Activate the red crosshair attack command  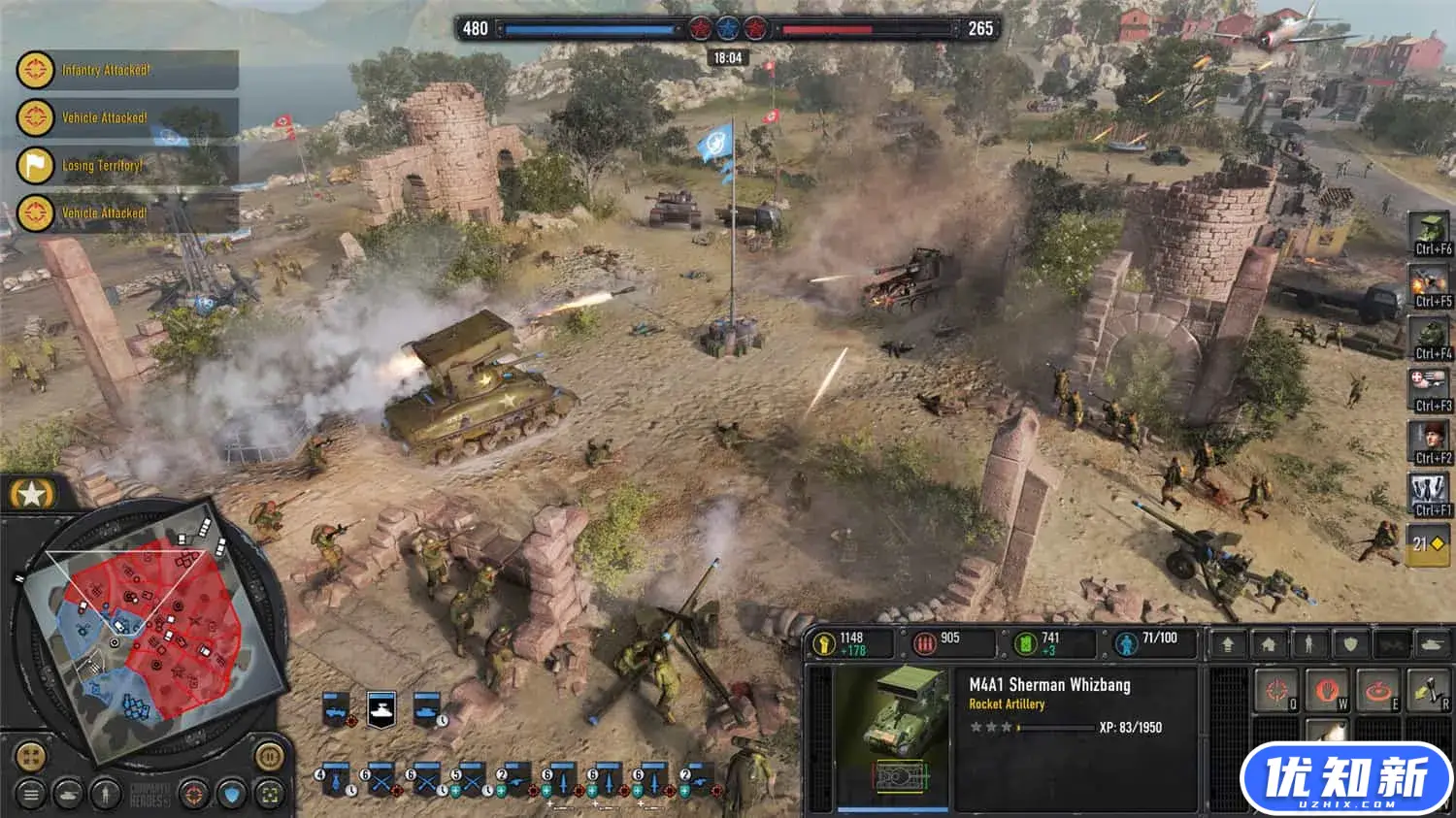(1276, 690)
